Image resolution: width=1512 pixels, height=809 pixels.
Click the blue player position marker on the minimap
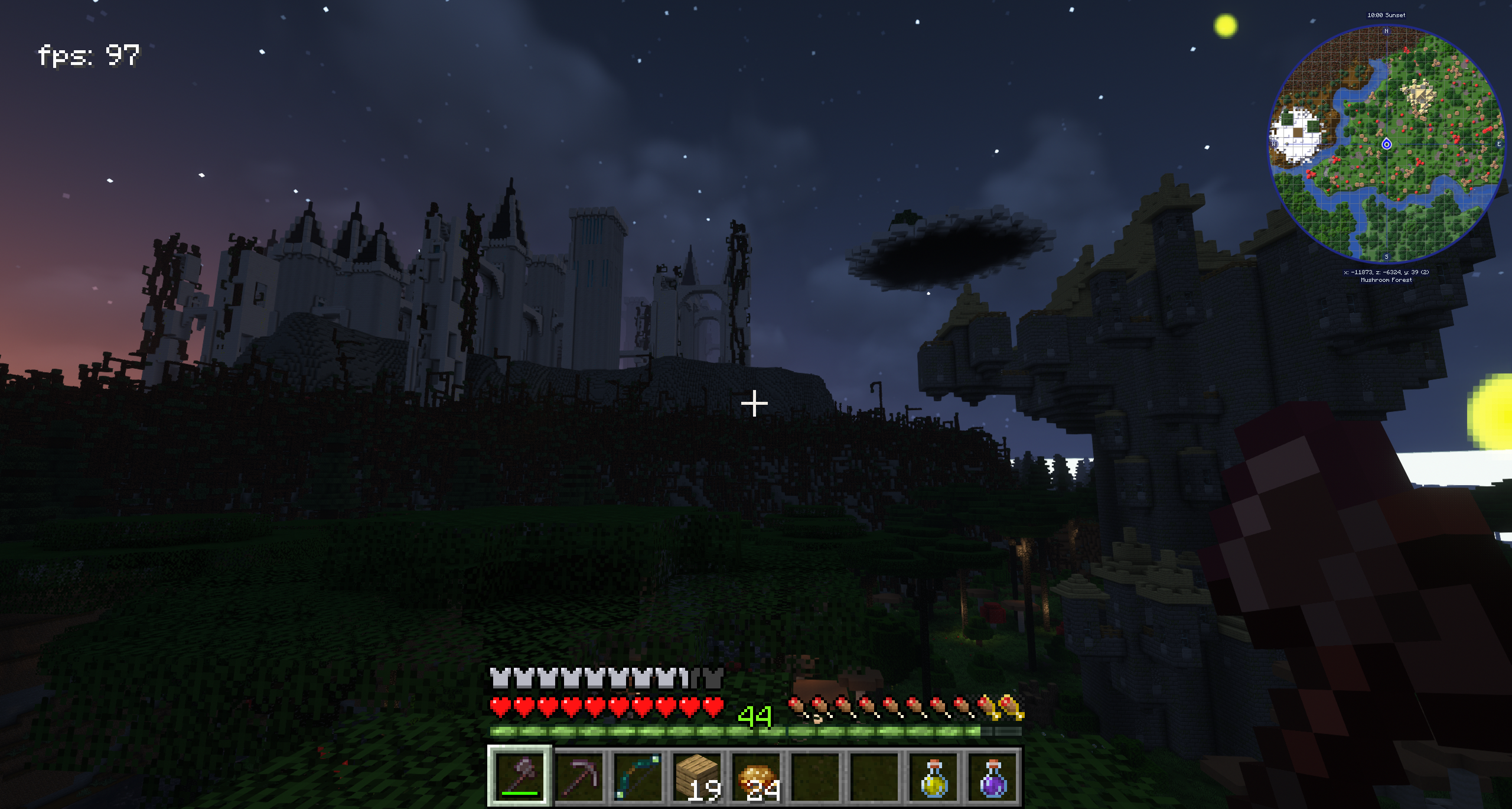pos(1386,144)
